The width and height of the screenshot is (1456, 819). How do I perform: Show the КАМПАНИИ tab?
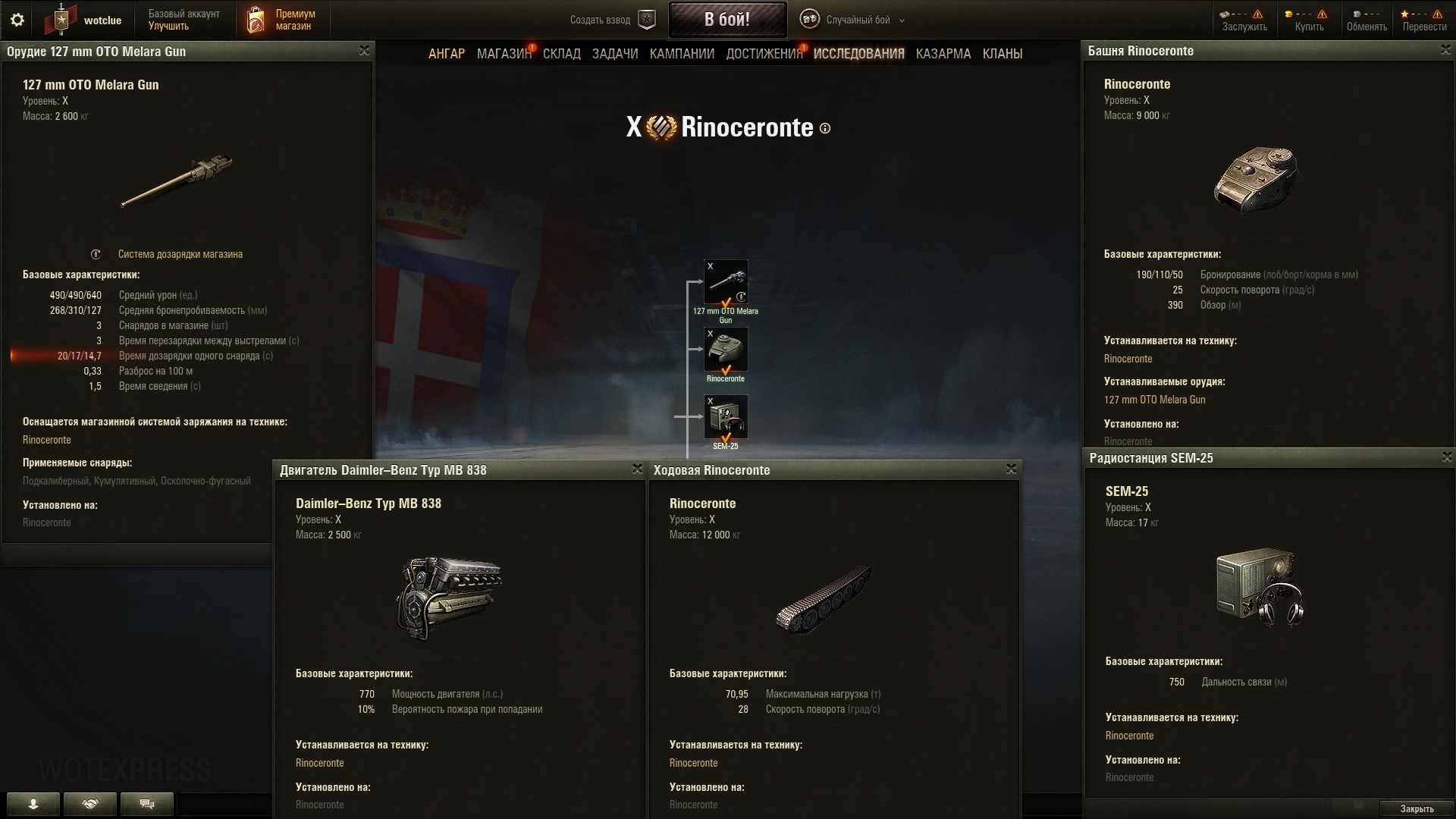tap(682, 54)
